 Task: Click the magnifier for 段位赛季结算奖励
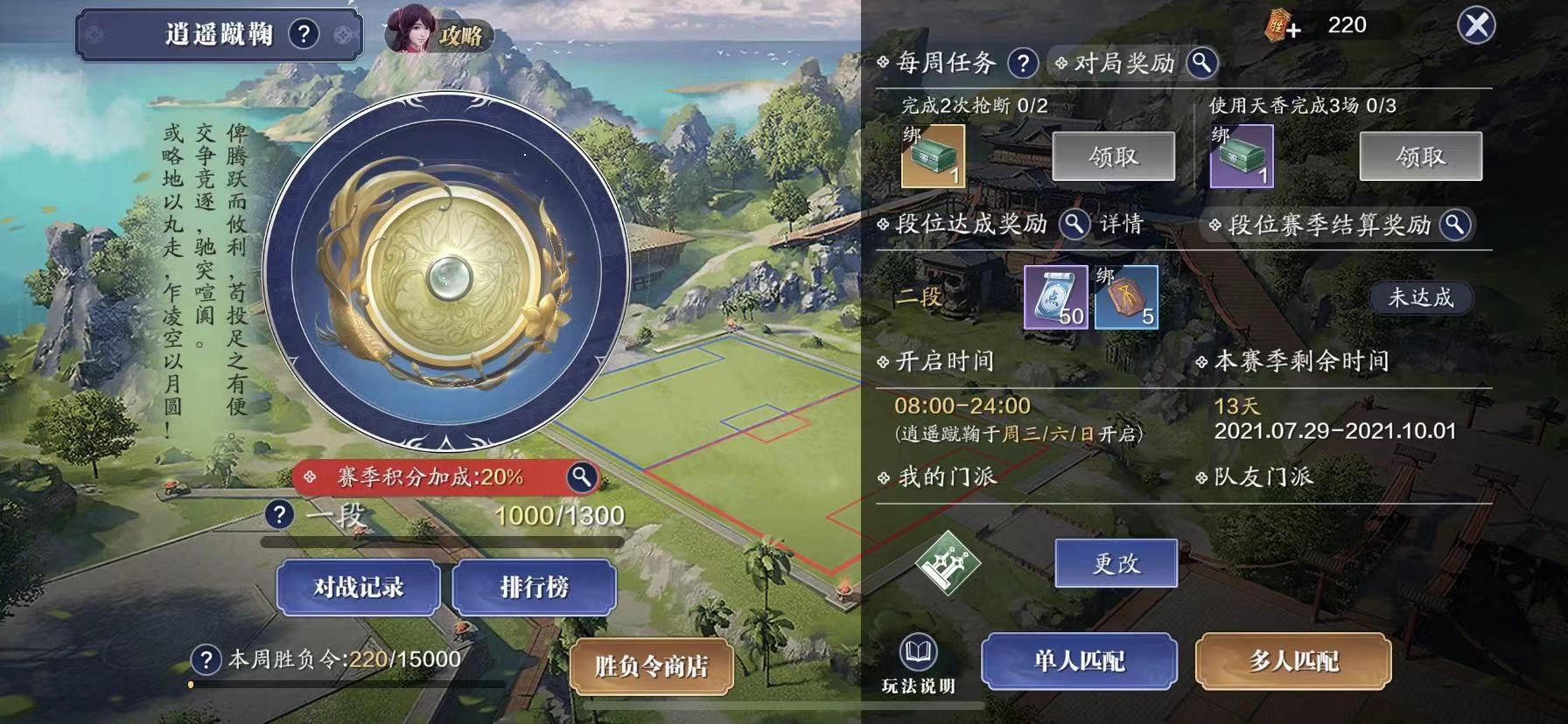(x=1456, y=225)
